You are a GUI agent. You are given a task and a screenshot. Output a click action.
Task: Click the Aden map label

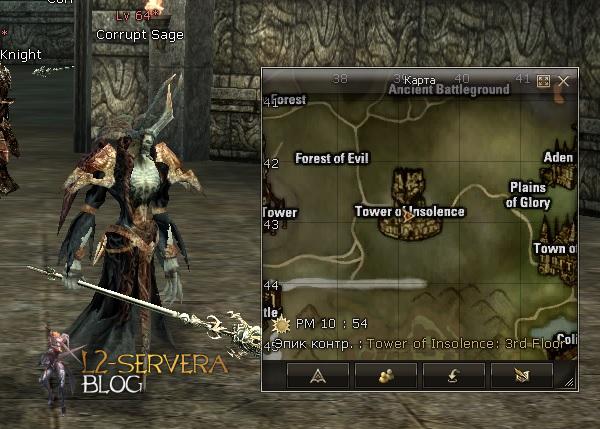[558, 158]
